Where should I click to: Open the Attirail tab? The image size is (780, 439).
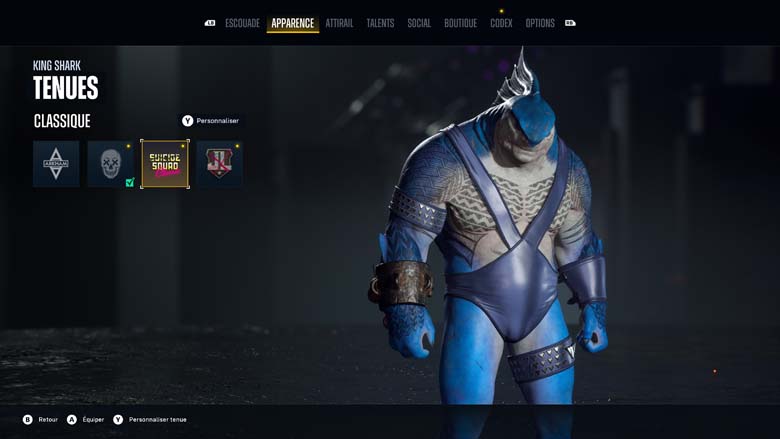[339, 23]
